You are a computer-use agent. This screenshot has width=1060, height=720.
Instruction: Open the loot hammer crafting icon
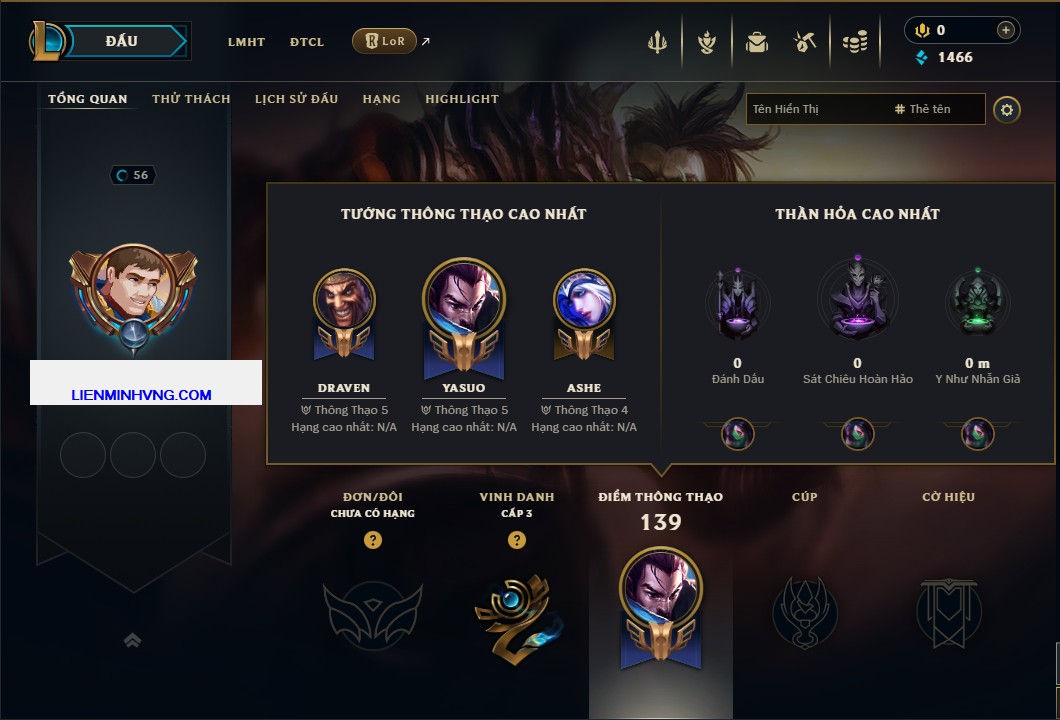pyautogui.click(x=805, y=42)
